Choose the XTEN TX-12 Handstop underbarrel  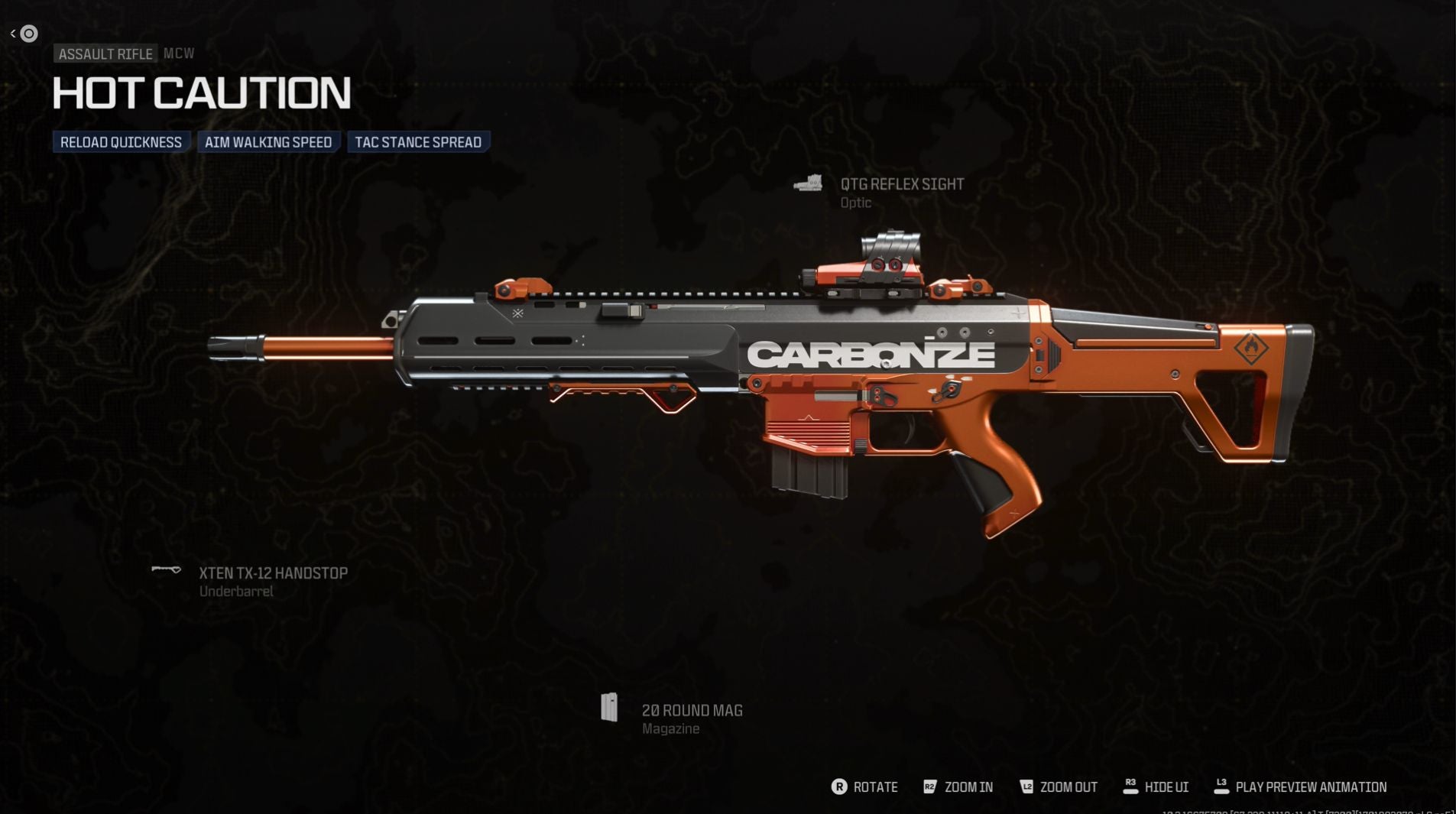pos(272,574)
